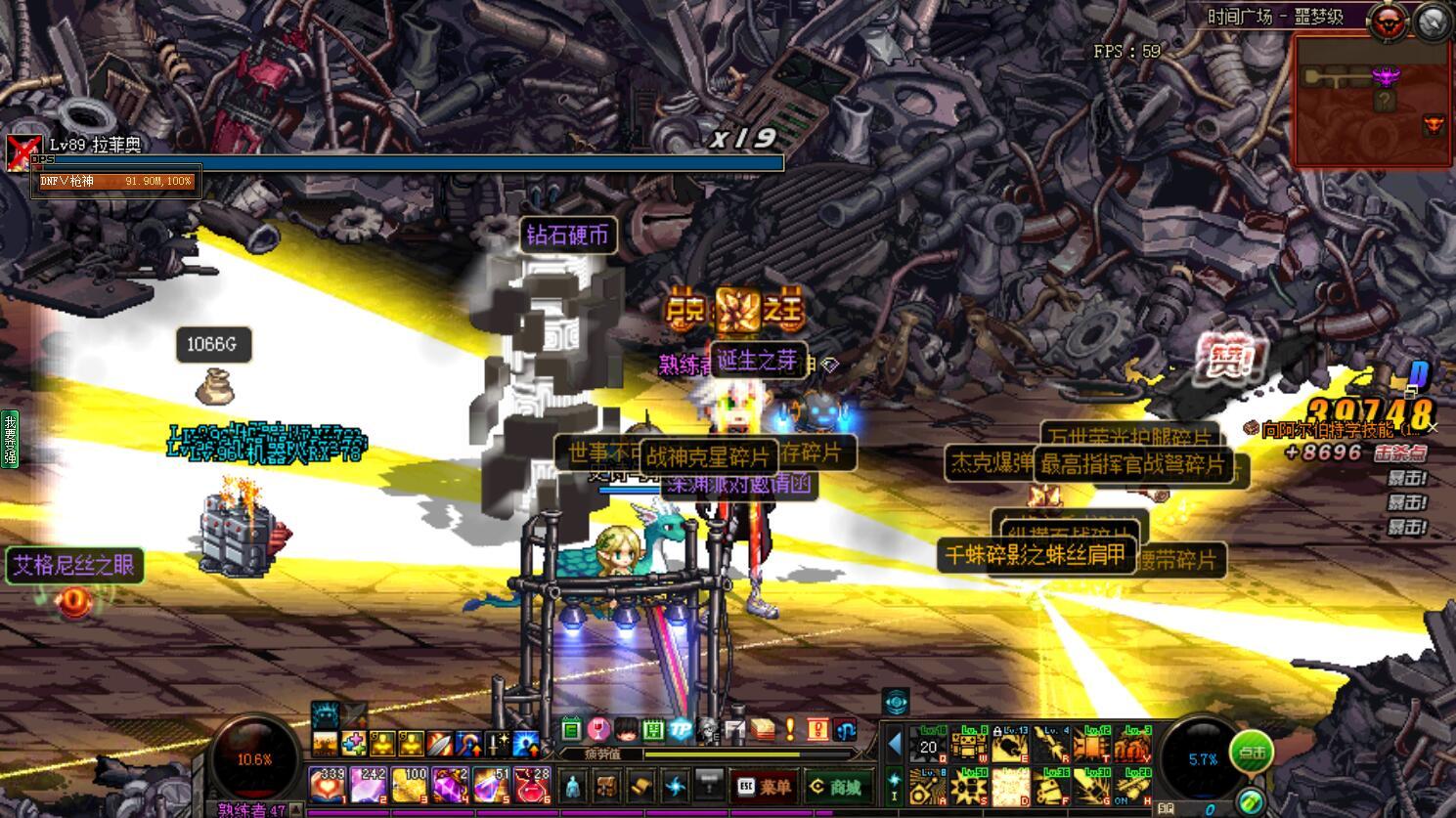The image size is (1456, 818).
Task: Close the quest tracker with the X
Action: click(x=1433, y=428)
